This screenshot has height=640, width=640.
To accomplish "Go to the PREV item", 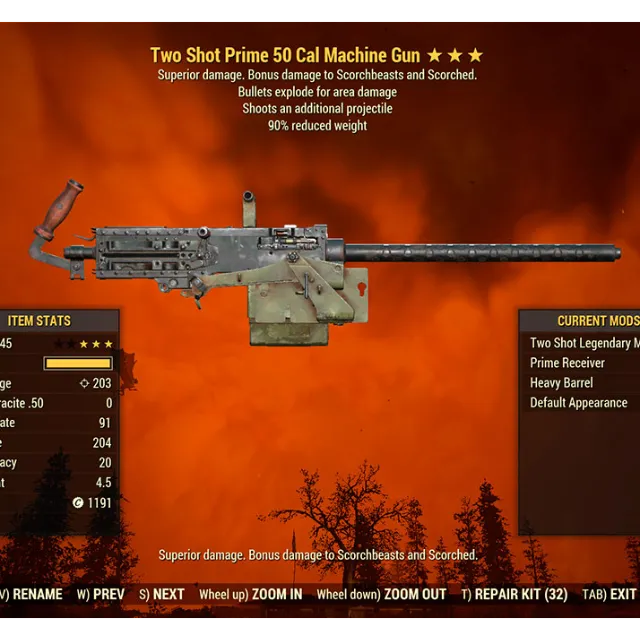I will (102, 594).
